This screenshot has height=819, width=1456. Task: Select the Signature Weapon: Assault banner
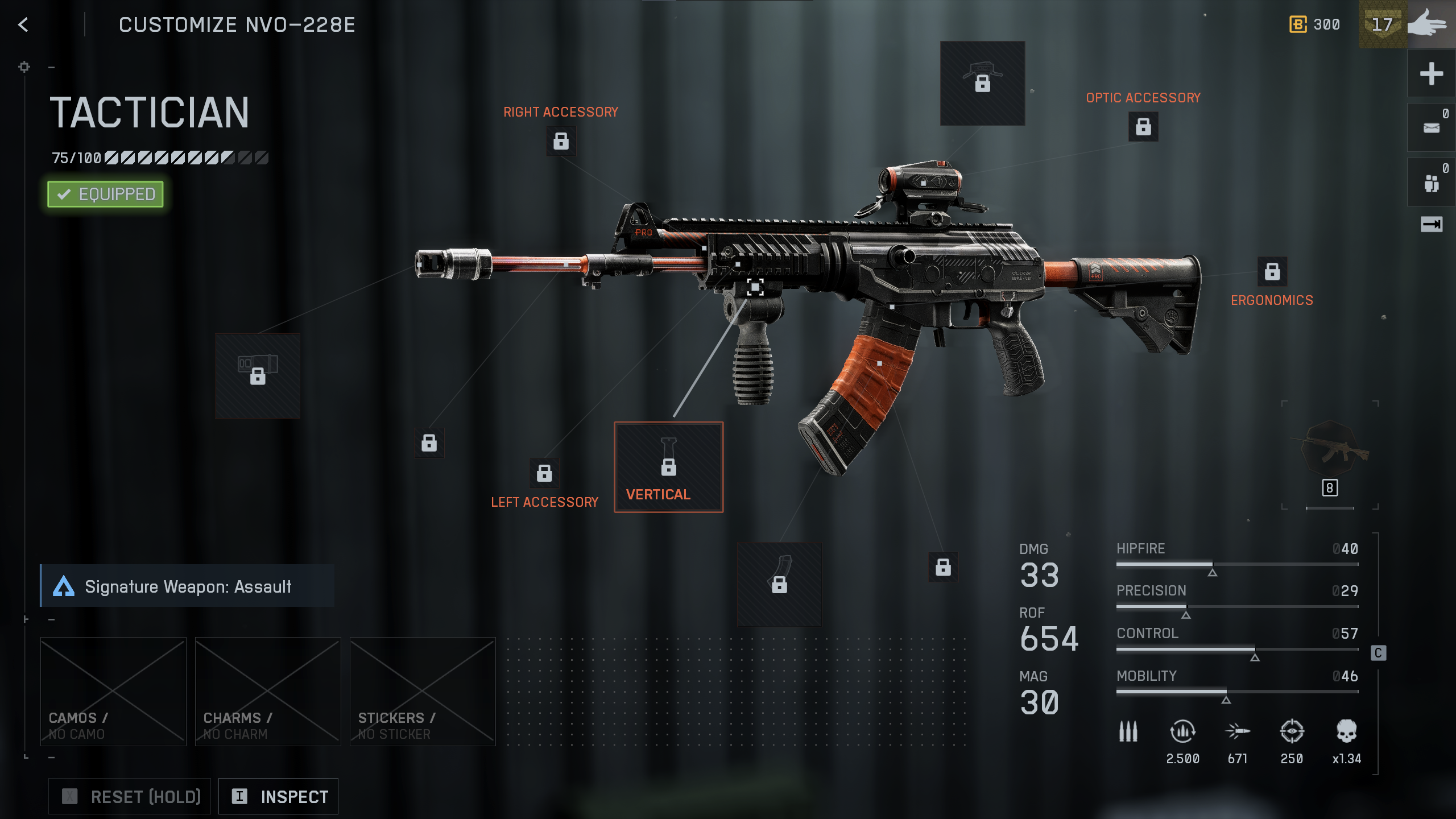pyautogui.click(x=188, y=586)
